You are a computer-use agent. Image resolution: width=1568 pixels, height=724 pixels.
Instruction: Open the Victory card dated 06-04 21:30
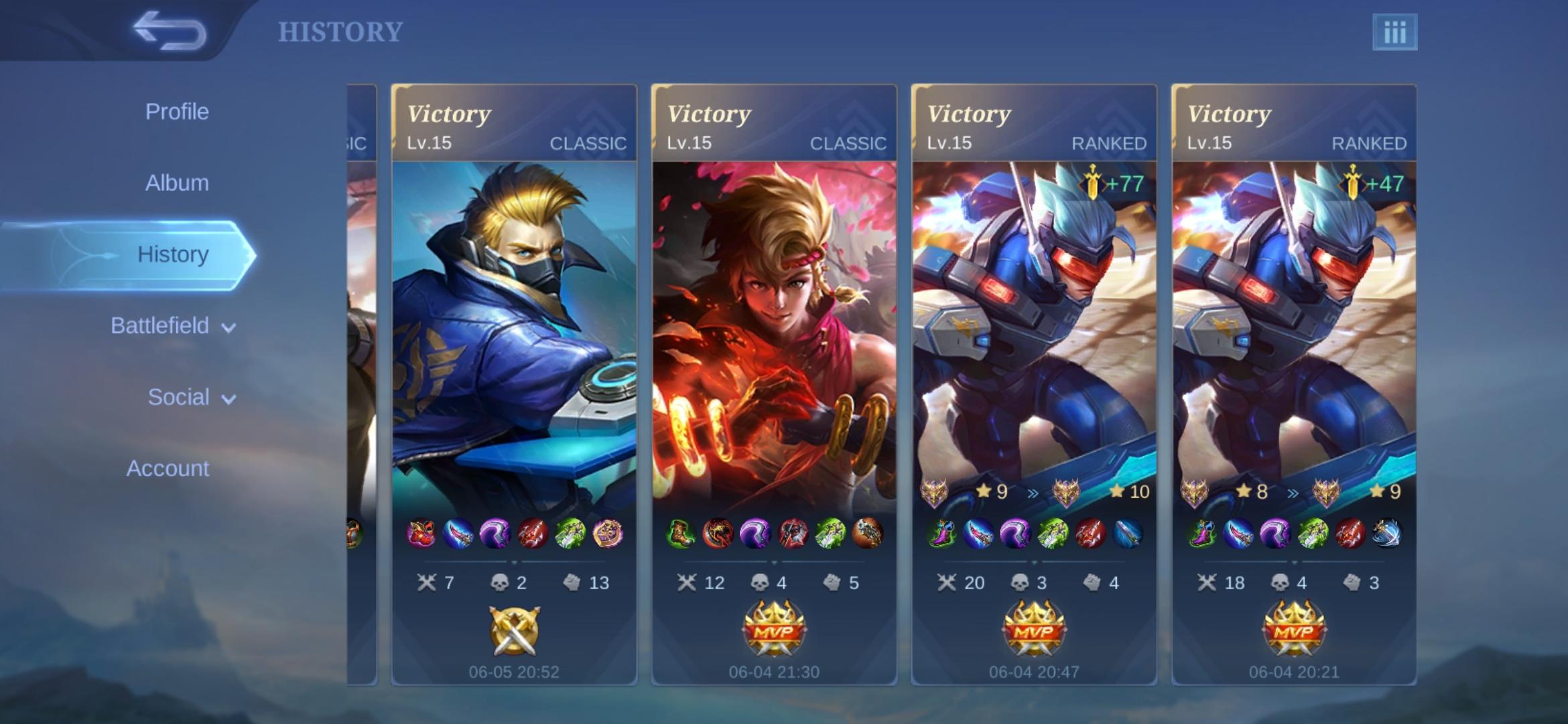tap(775, 335)
